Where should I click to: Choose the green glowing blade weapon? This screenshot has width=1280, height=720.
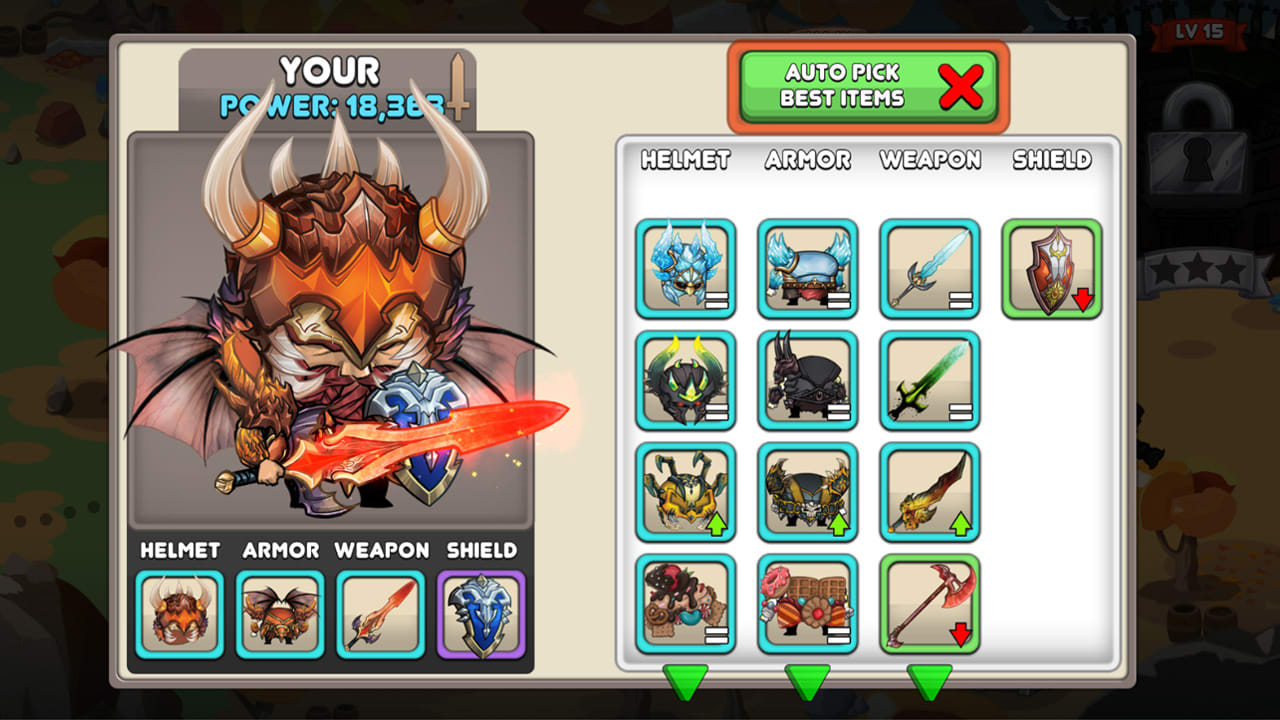pyautogui.click(x=929, y=380)
